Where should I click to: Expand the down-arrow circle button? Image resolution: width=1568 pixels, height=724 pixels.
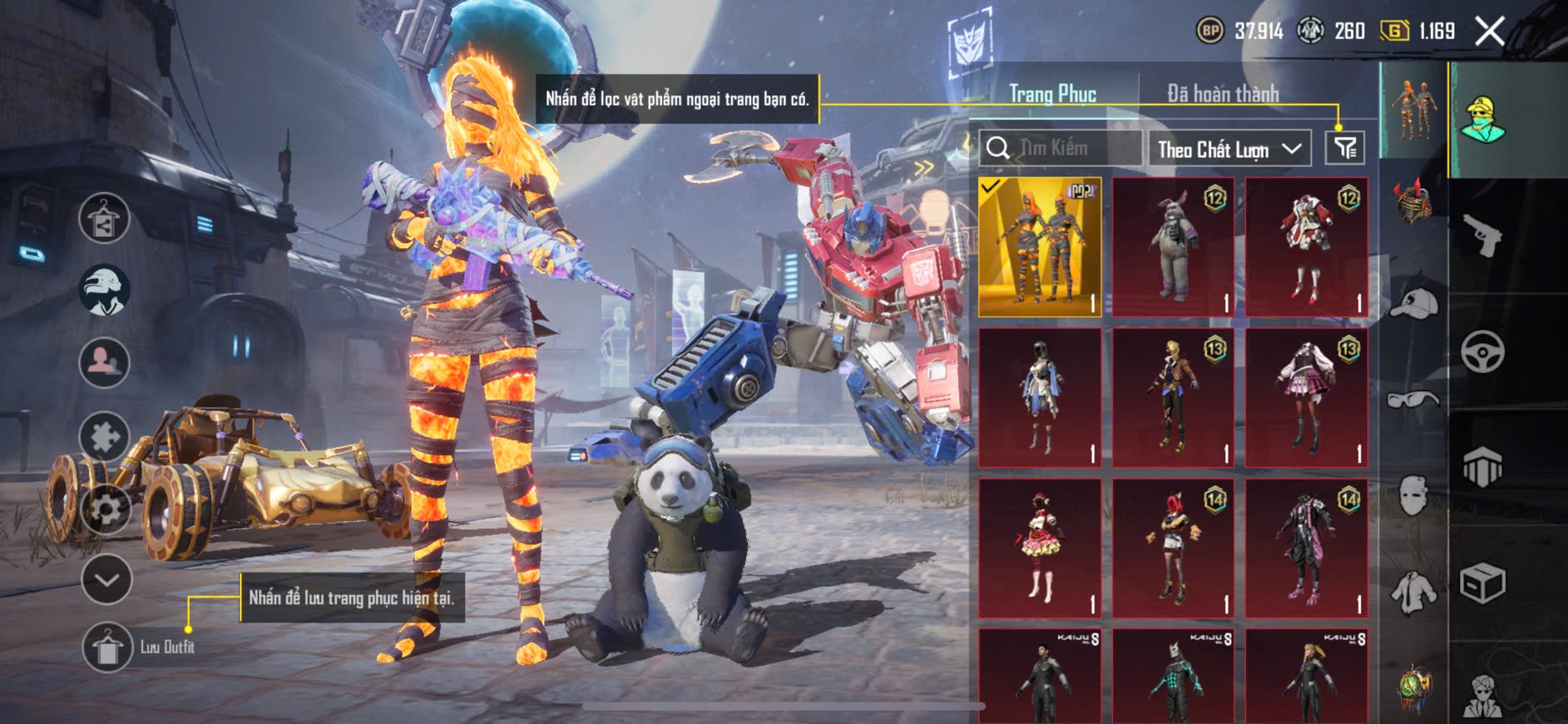(x=106, y=579)
